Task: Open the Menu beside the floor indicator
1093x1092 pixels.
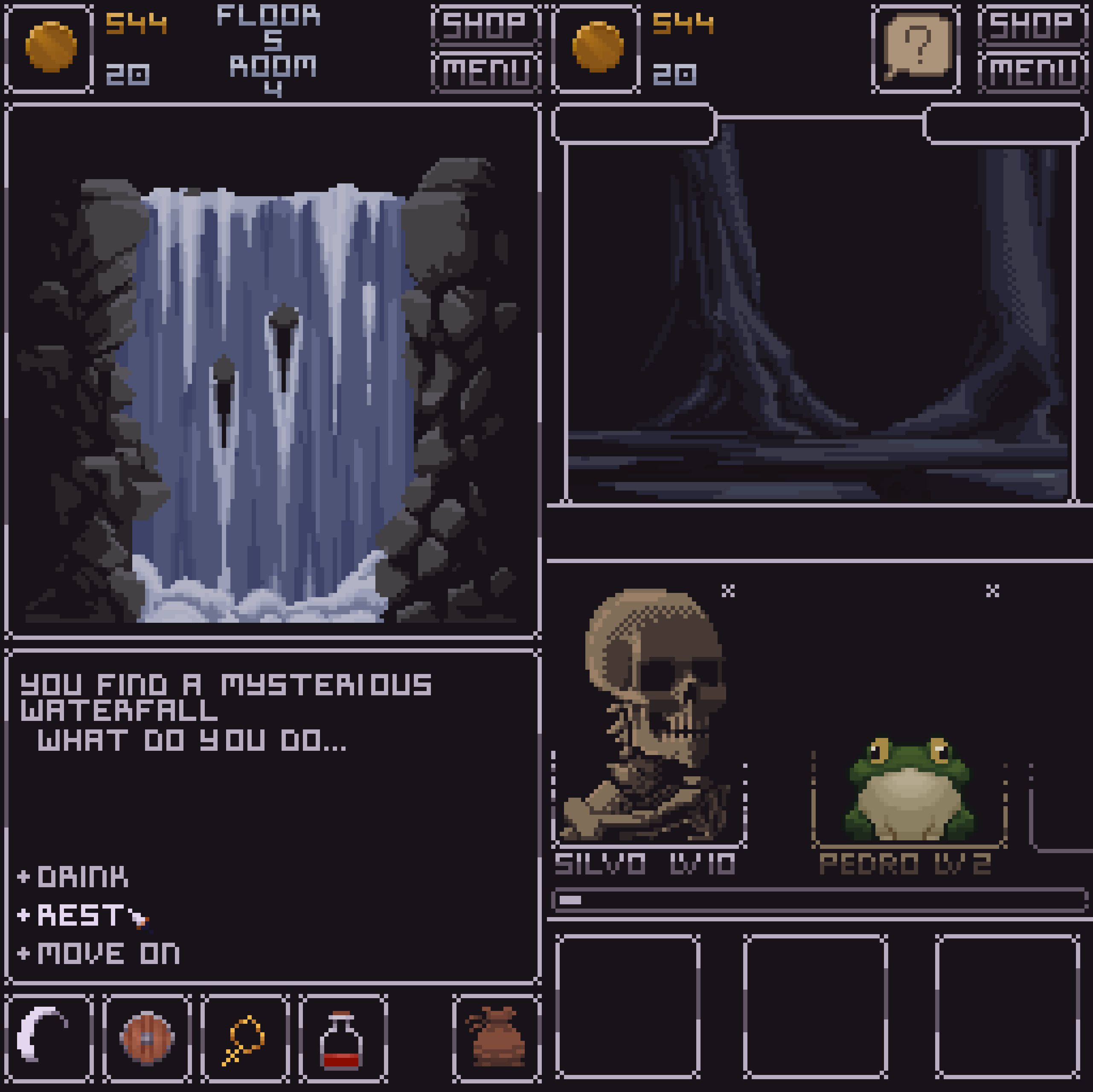Action: (485, 72)
